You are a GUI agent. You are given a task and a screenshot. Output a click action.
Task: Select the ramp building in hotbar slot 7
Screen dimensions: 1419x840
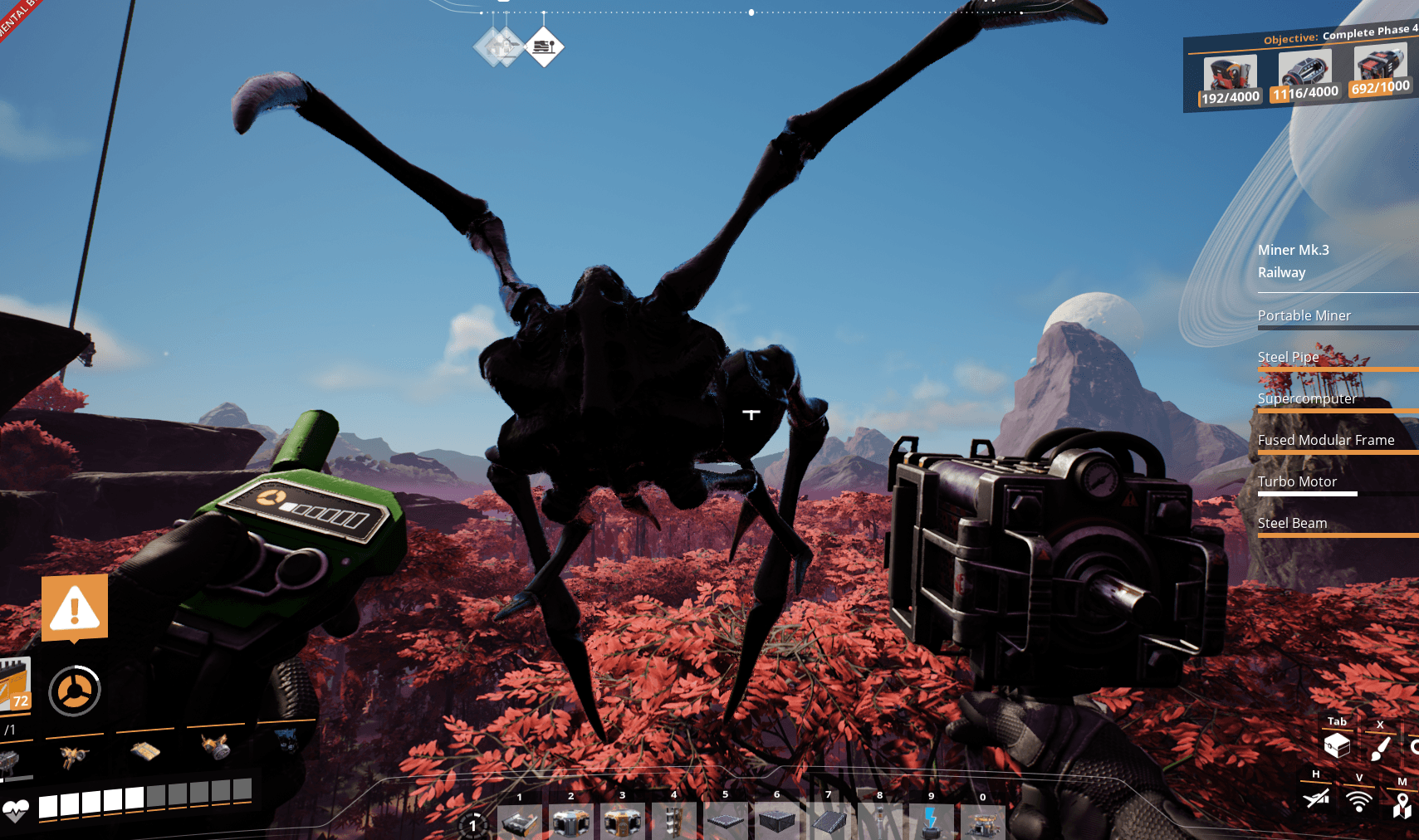point(829,822)
